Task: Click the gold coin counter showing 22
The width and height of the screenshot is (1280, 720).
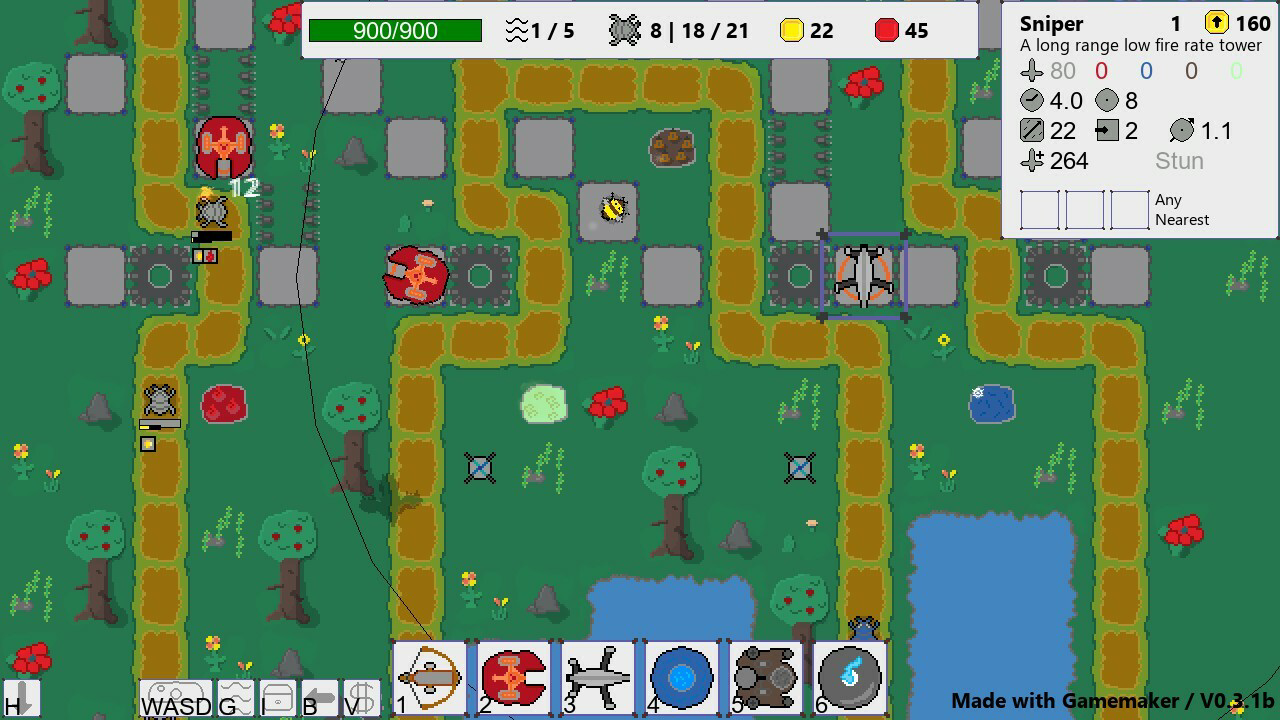Action: [x=808, y=30]
